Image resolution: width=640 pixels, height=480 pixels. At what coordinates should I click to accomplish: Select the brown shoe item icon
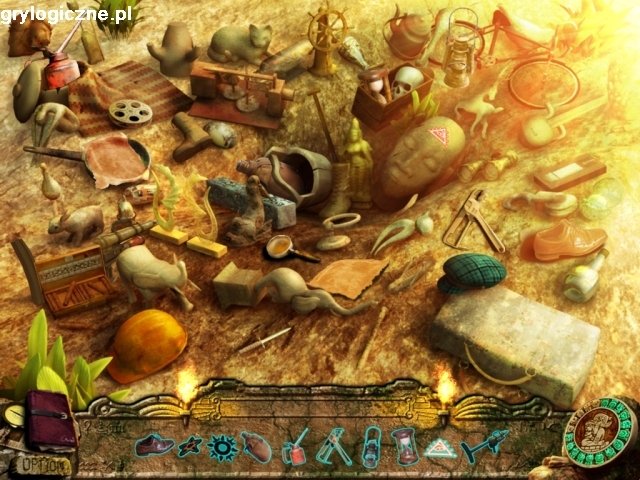click(155, 445)
